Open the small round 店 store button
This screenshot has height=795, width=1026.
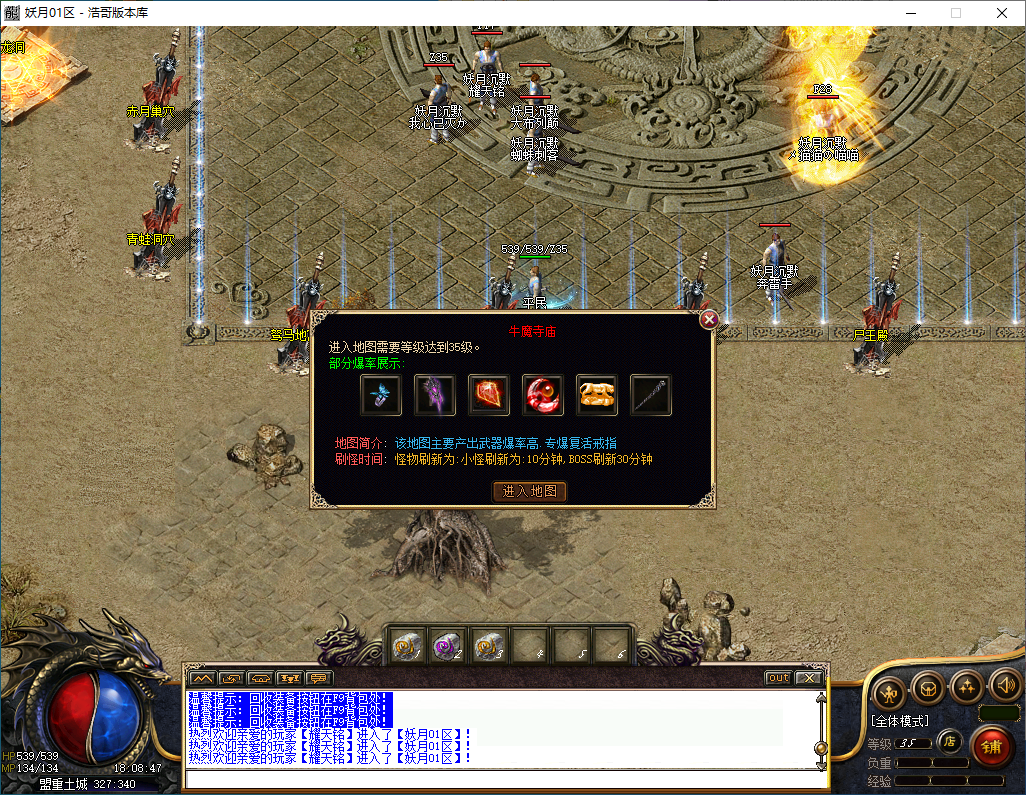pyautogui.click(x=950, y=741)
